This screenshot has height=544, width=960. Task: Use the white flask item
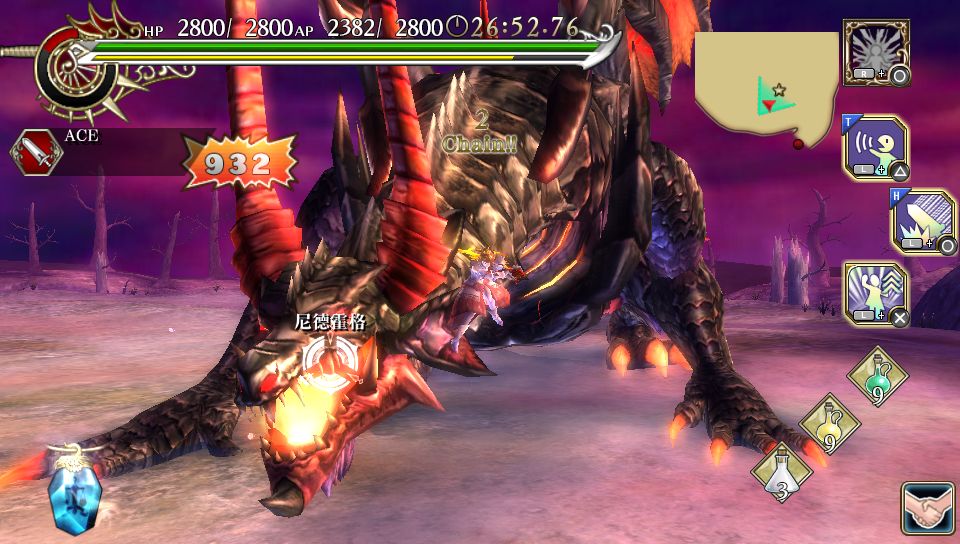tap(782, 471)
